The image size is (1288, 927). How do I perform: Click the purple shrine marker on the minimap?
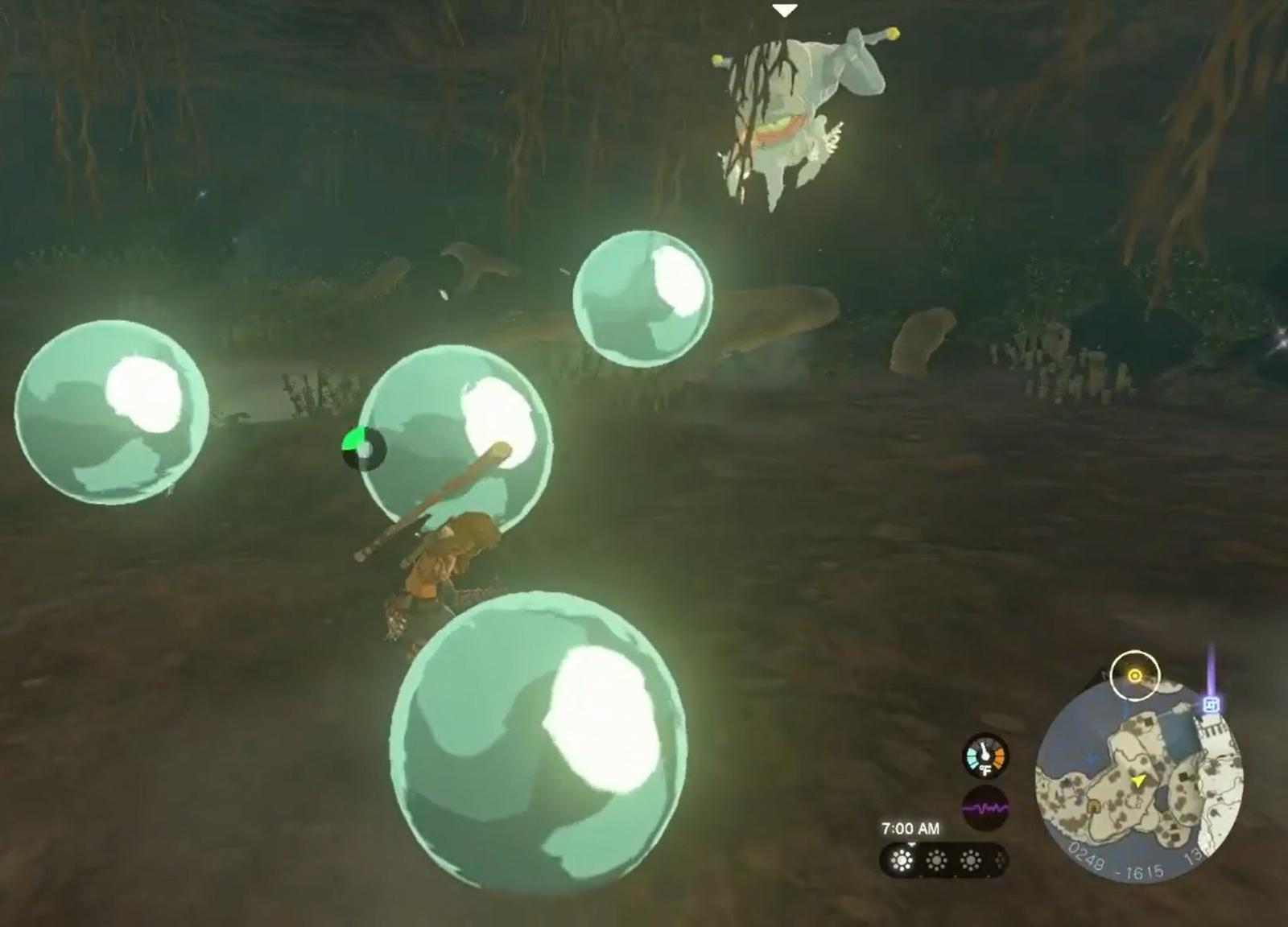point(1212,703)
